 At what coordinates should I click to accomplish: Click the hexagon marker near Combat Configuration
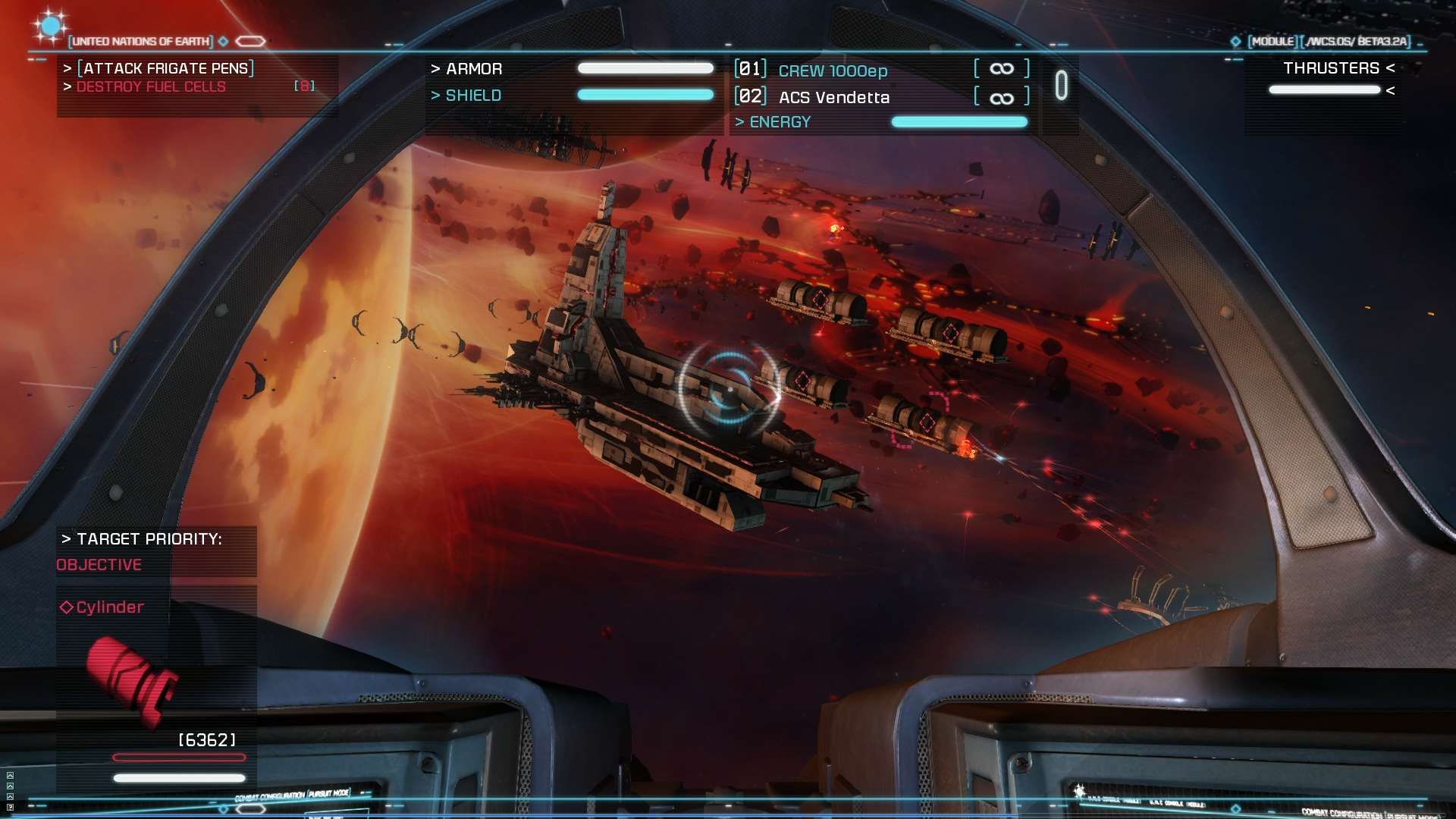(250, 809)
